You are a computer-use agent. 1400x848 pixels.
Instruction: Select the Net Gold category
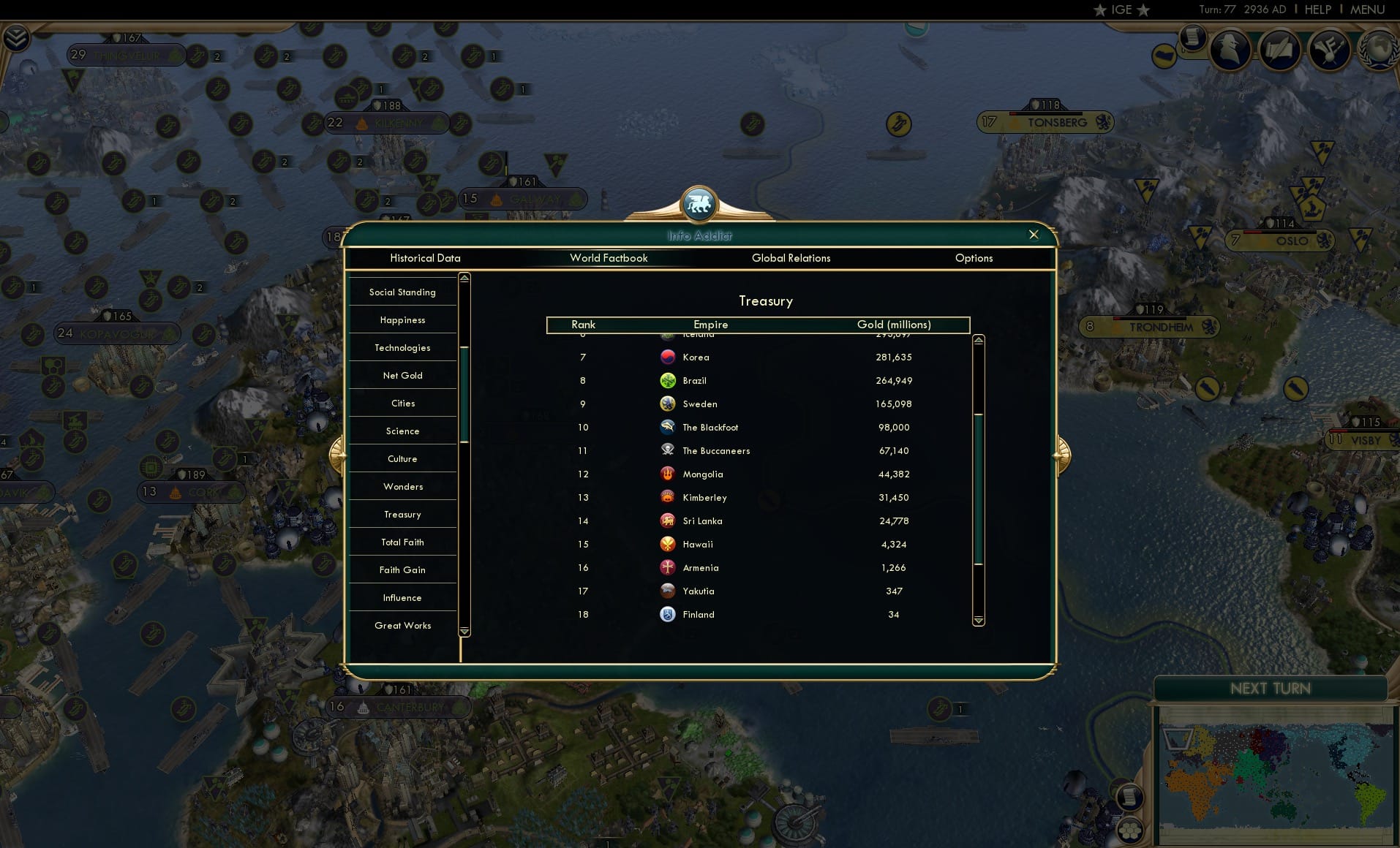point(402,375)
